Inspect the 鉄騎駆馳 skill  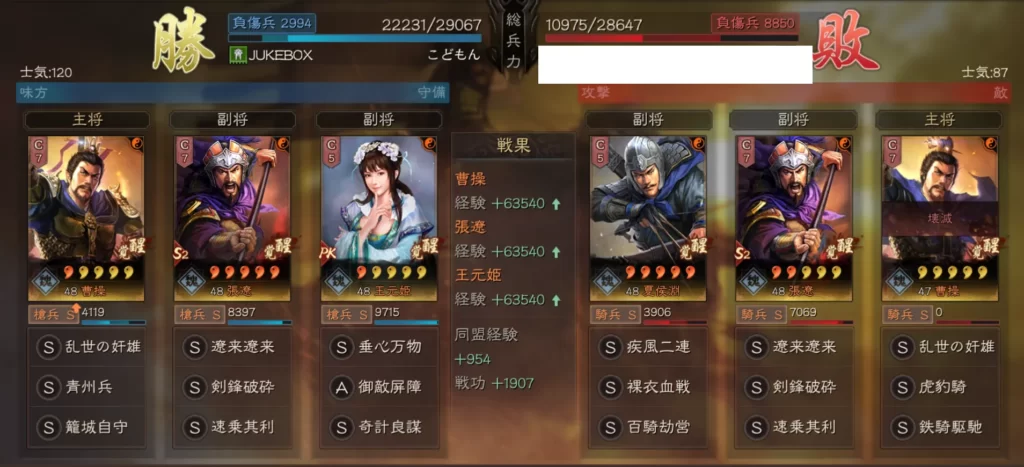click(x=937, y=427)
